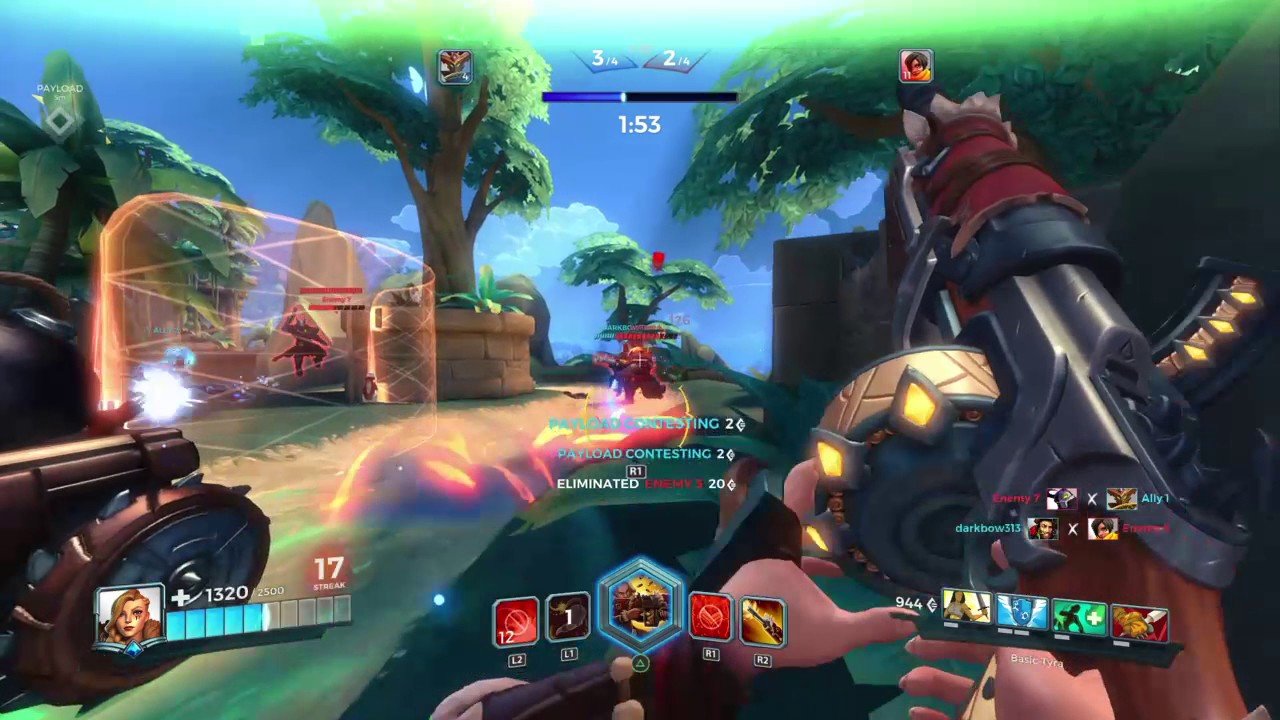Fire the golden weapon ability icon
This screenshot has width=1280, height=720.
(x=762, y=620)
